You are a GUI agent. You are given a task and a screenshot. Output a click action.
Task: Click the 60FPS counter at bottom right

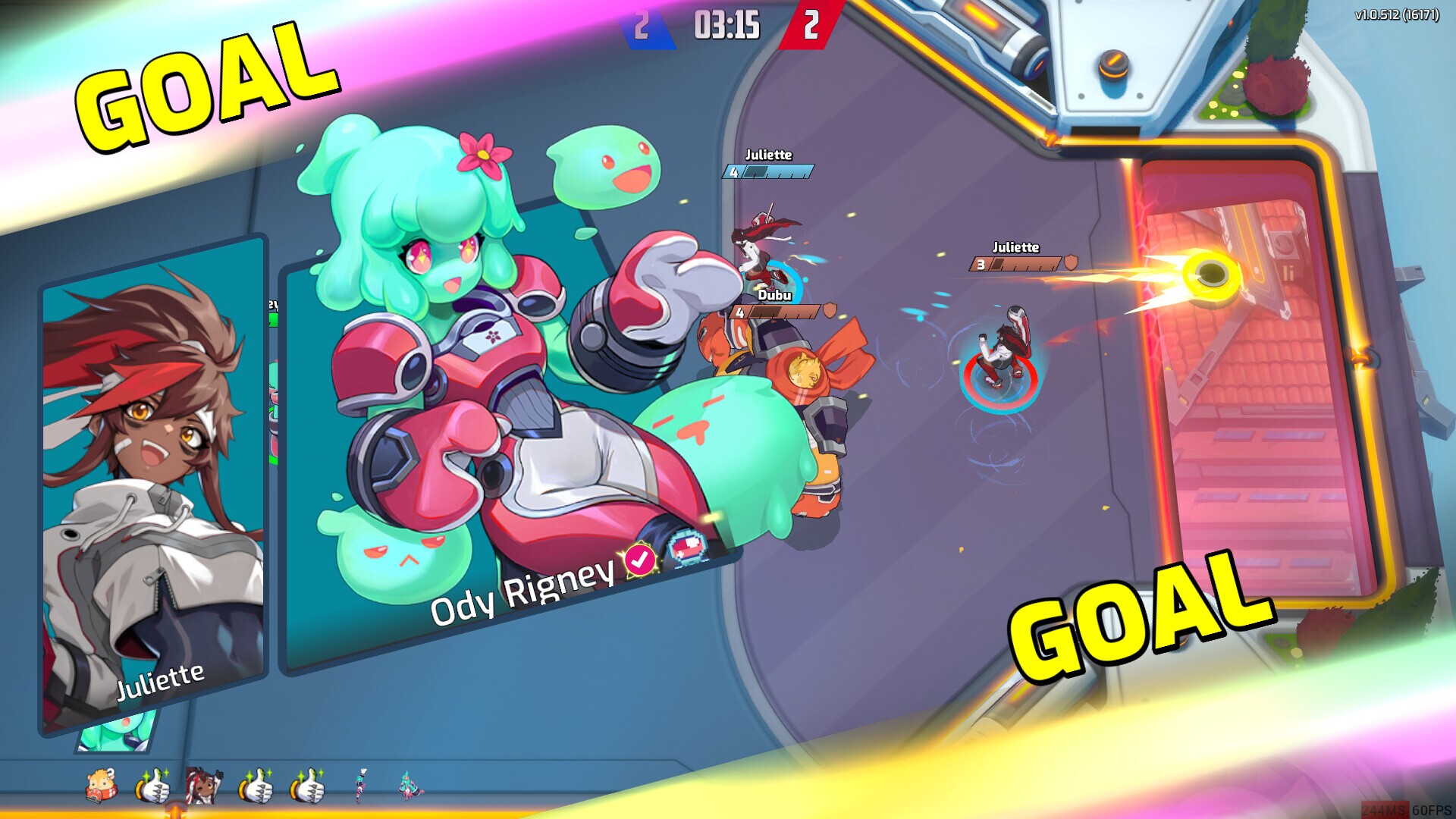1433,810
